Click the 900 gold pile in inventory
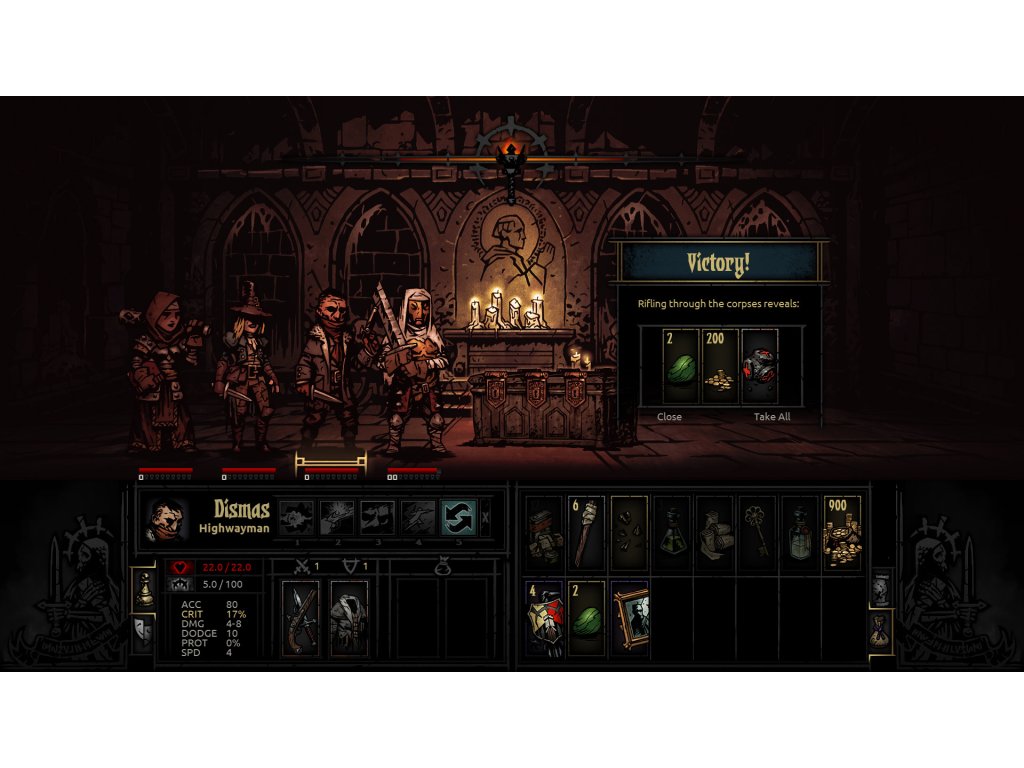 pos(842,533)
